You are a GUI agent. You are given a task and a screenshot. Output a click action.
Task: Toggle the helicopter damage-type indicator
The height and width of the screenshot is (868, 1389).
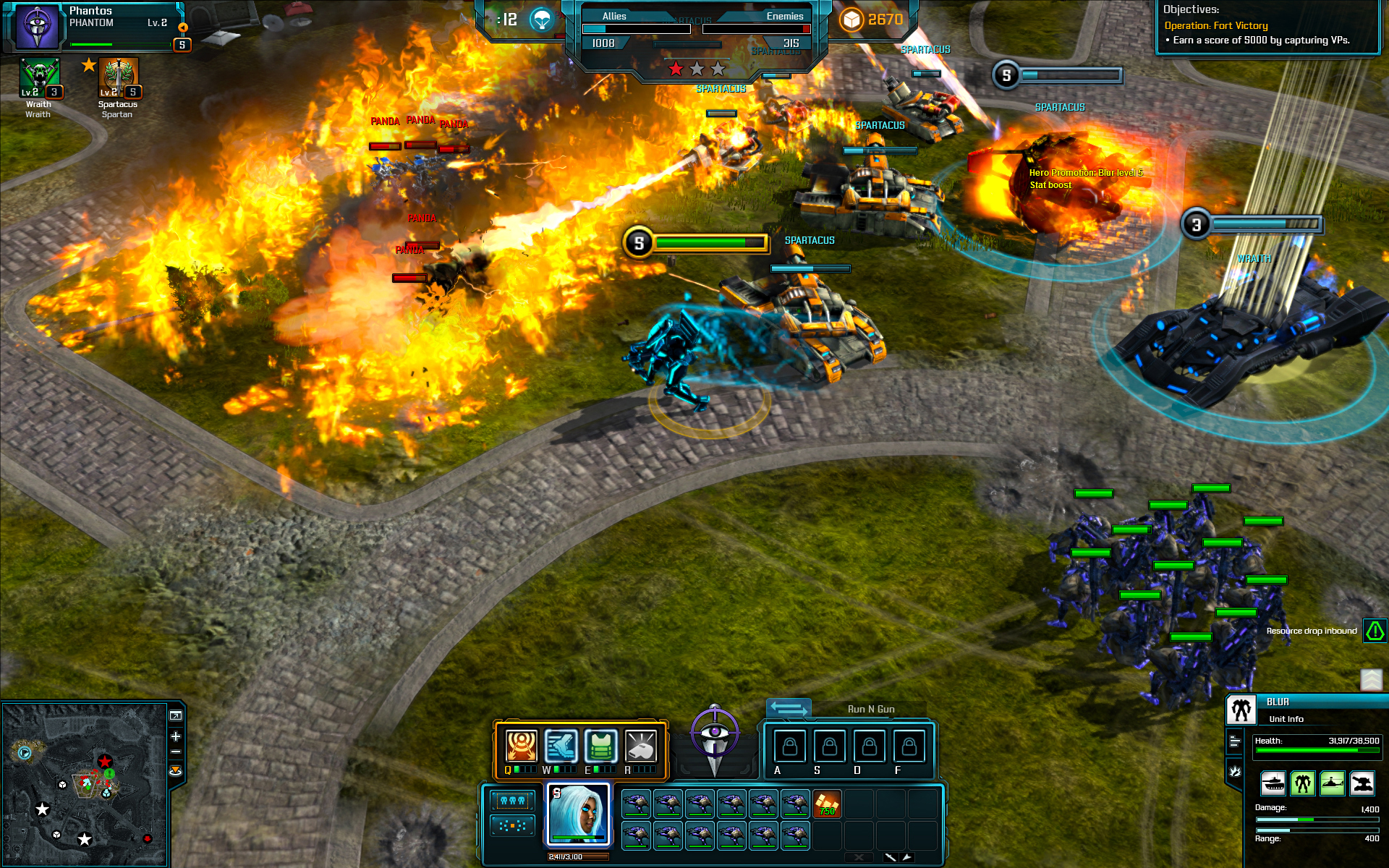[x=1333, y=783]
